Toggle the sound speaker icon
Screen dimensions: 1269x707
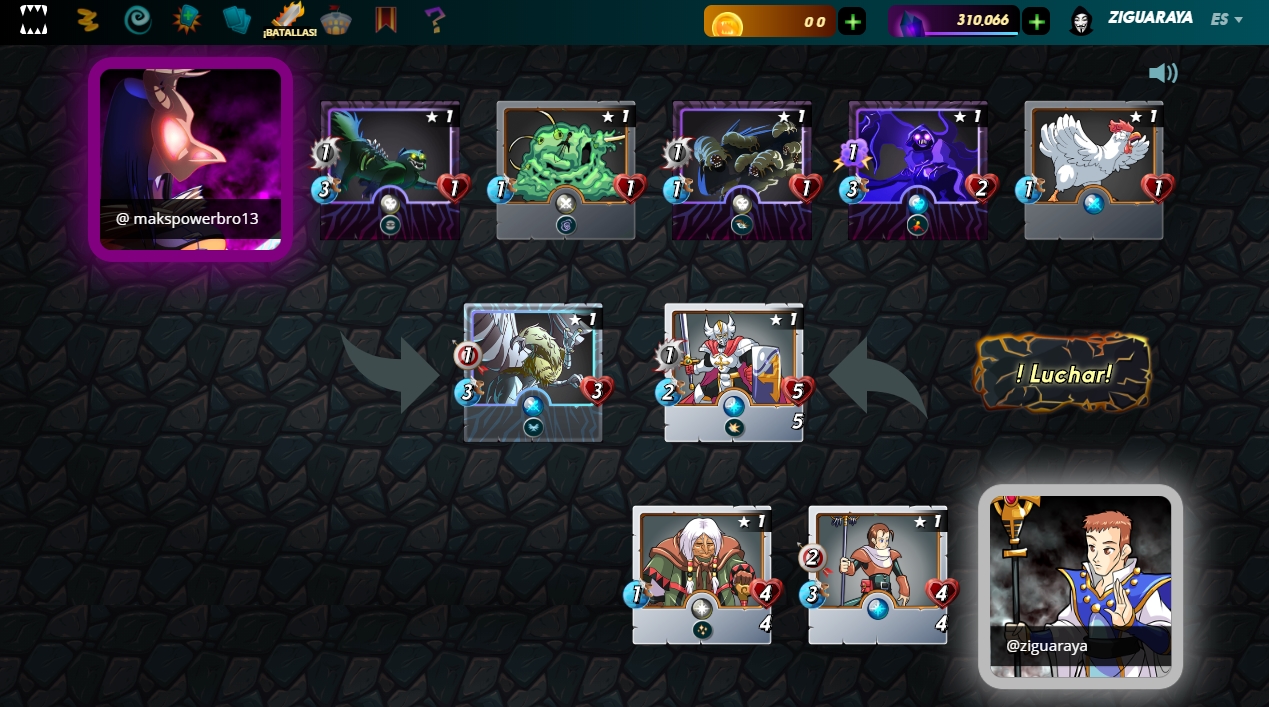[1163, 73]
